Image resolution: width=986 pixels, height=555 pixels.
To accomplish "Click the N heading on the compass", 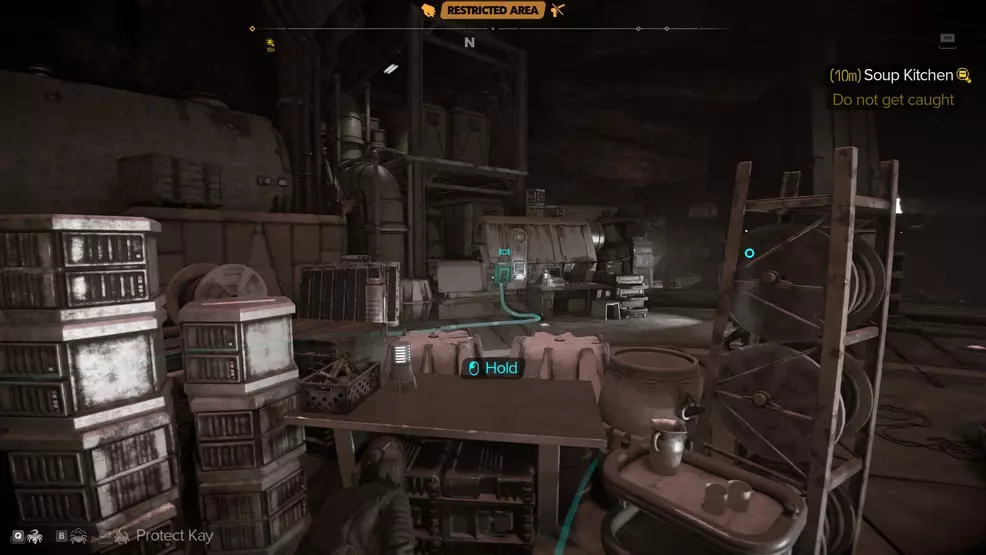I will click(x=469, y=43).
